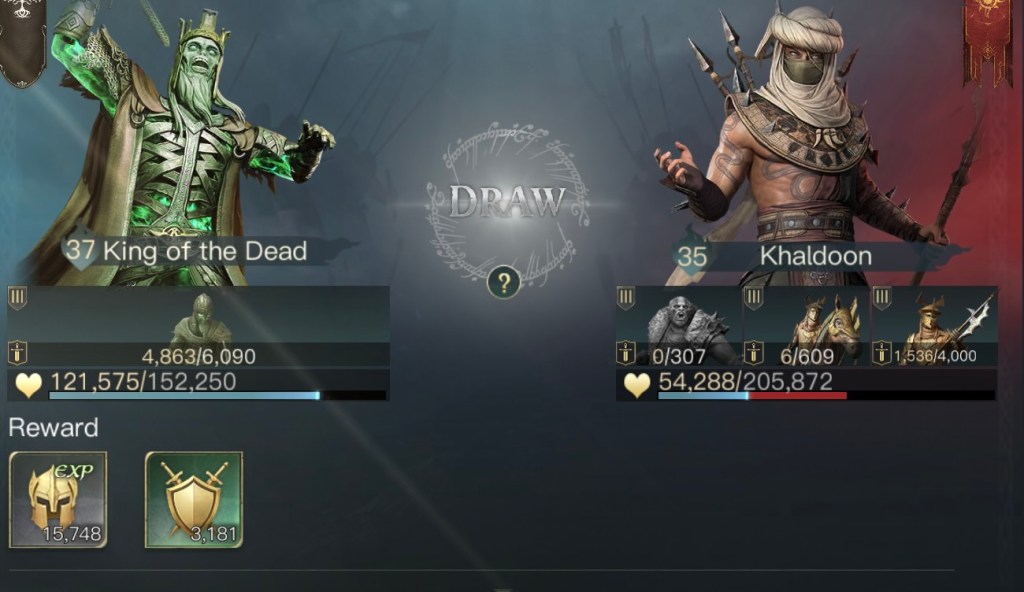Inspect Khaldoon's spearman troop slot
The height and width of the screenshot is (592, 1024).
coord(934,326)
